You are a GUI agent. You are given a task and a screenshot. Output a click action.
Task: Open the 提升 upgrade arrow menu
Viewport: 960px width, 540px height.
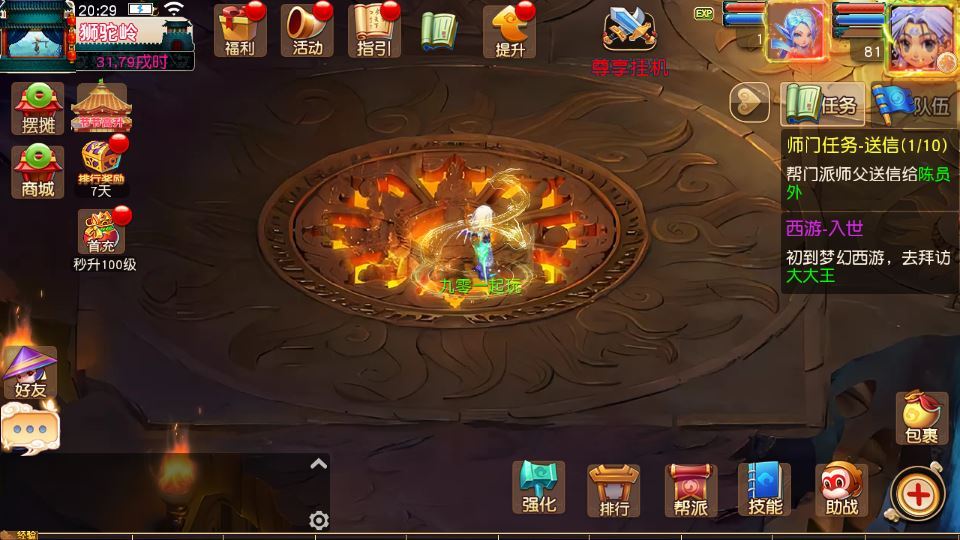(510, 30)
